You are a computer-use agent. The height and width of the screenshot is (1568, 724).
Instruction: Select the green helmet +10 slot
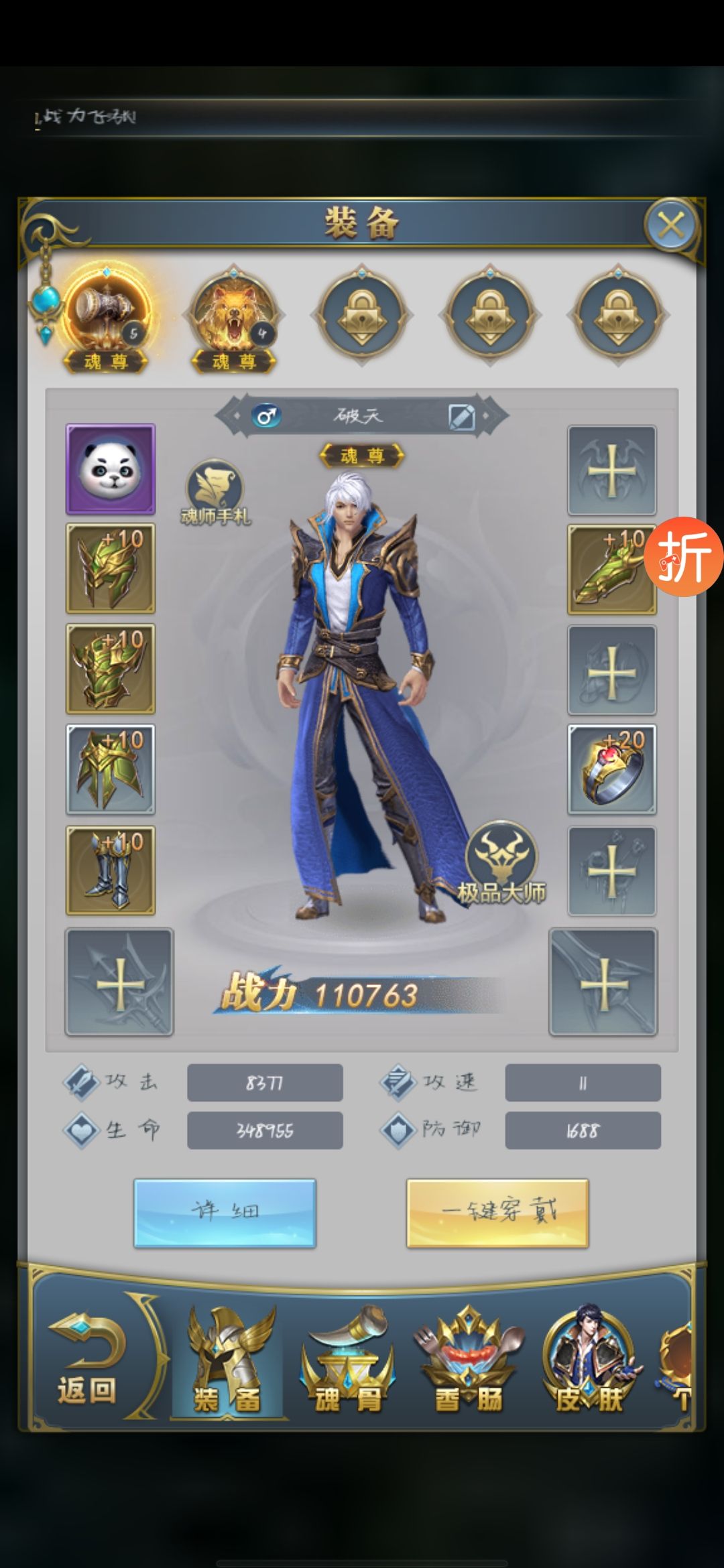[111, 568]
